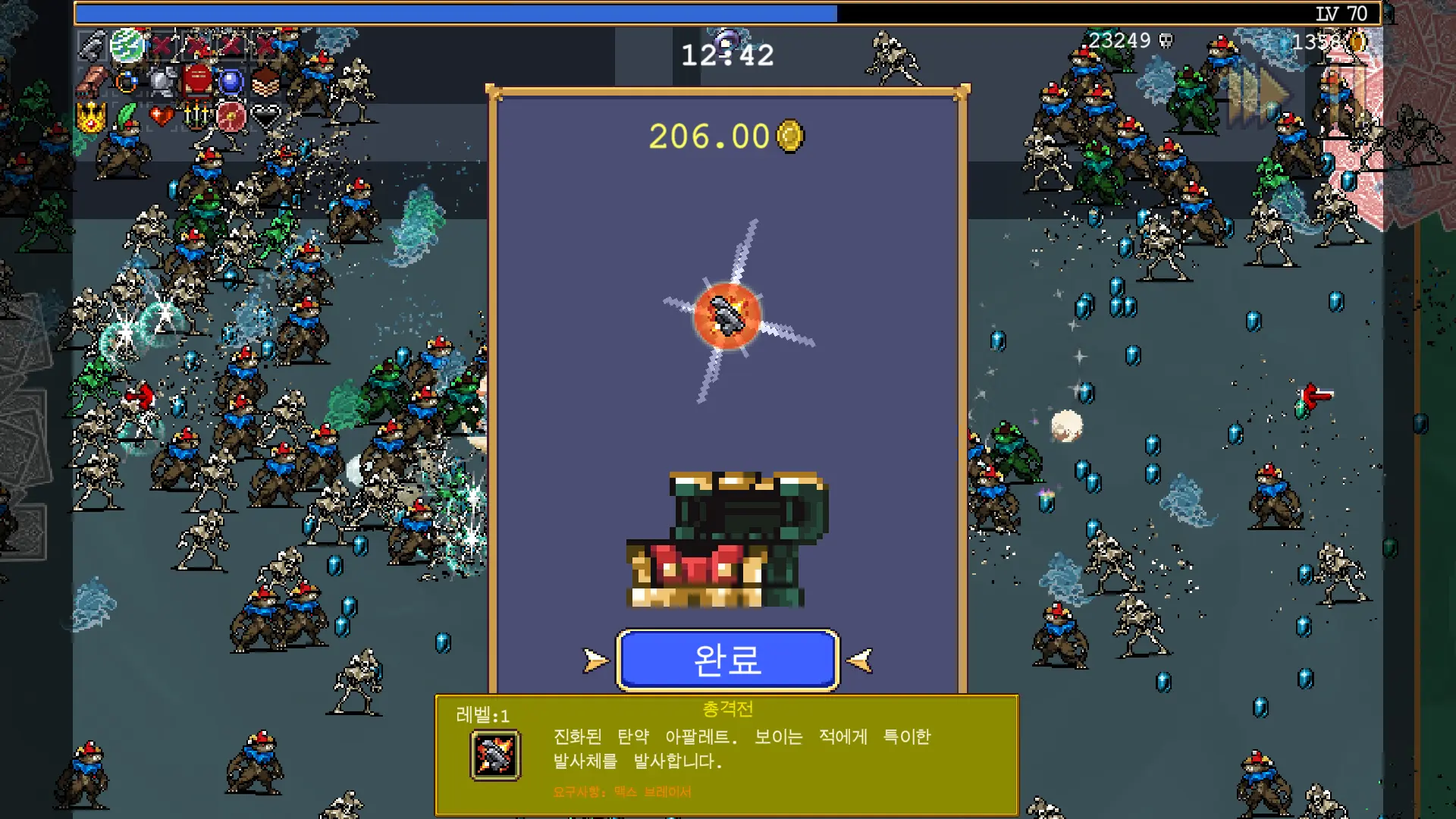Click the armor passive item icon
The image size is (1456, 819).
tap(162, 81)
